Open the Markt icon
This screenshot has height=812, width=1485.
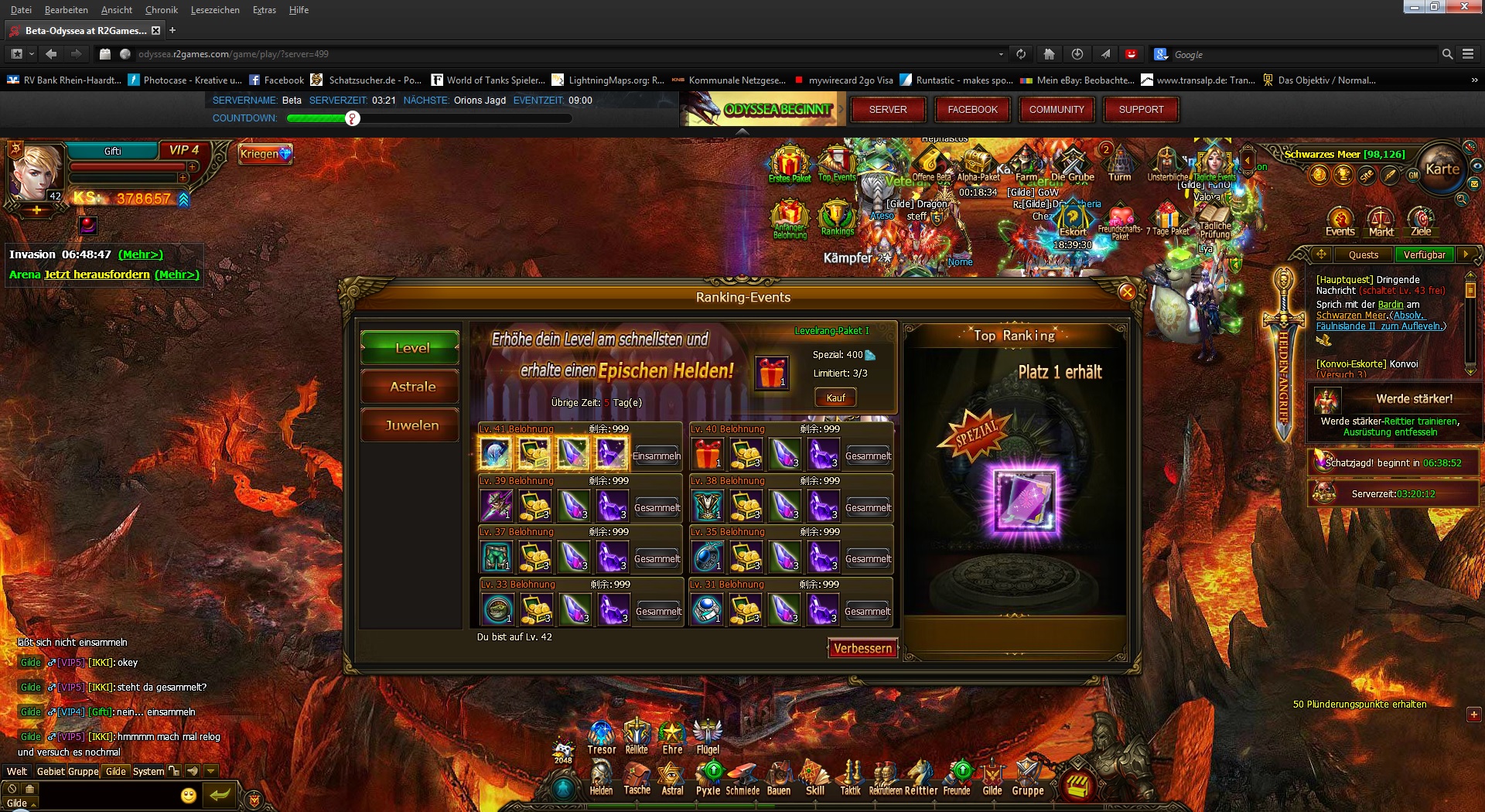(x=1381, y=221)
